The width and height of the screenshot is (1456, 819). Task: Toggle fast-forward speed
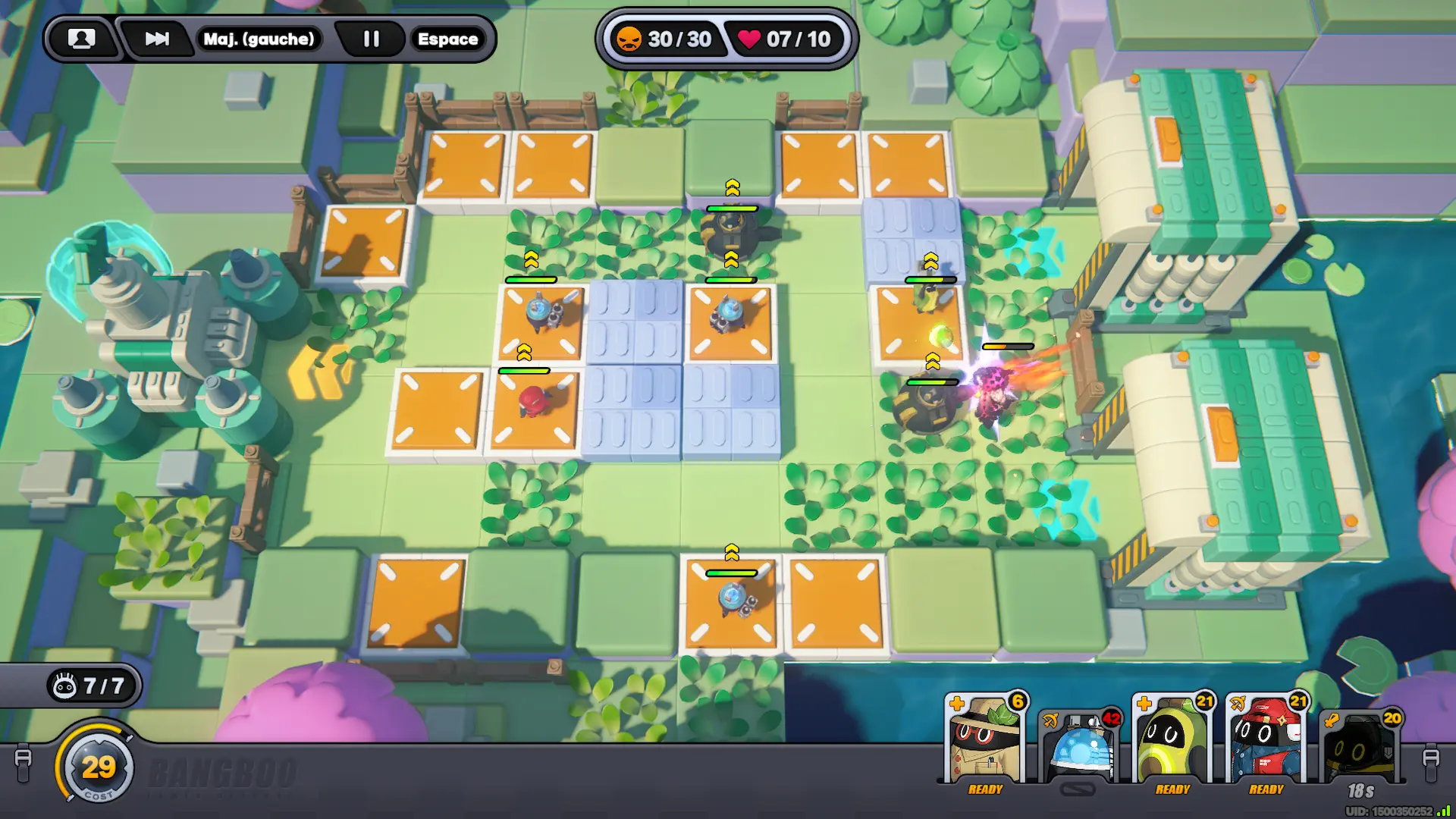pos(157,39)
